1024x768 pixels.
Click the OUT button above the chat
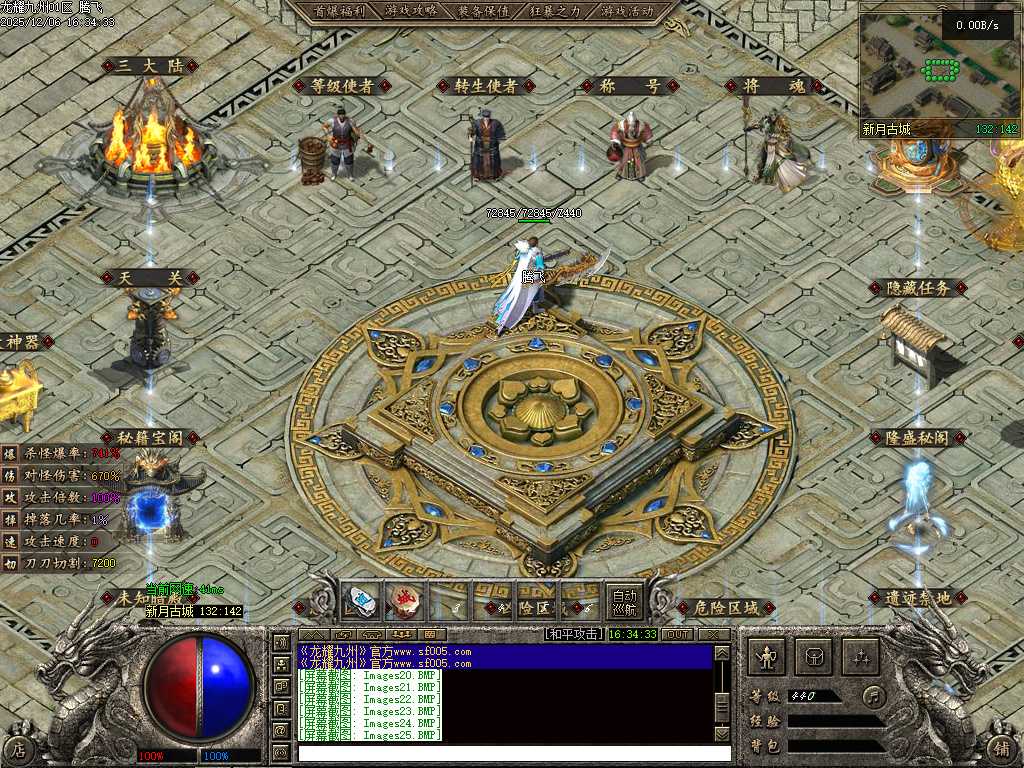coord(677,634)
